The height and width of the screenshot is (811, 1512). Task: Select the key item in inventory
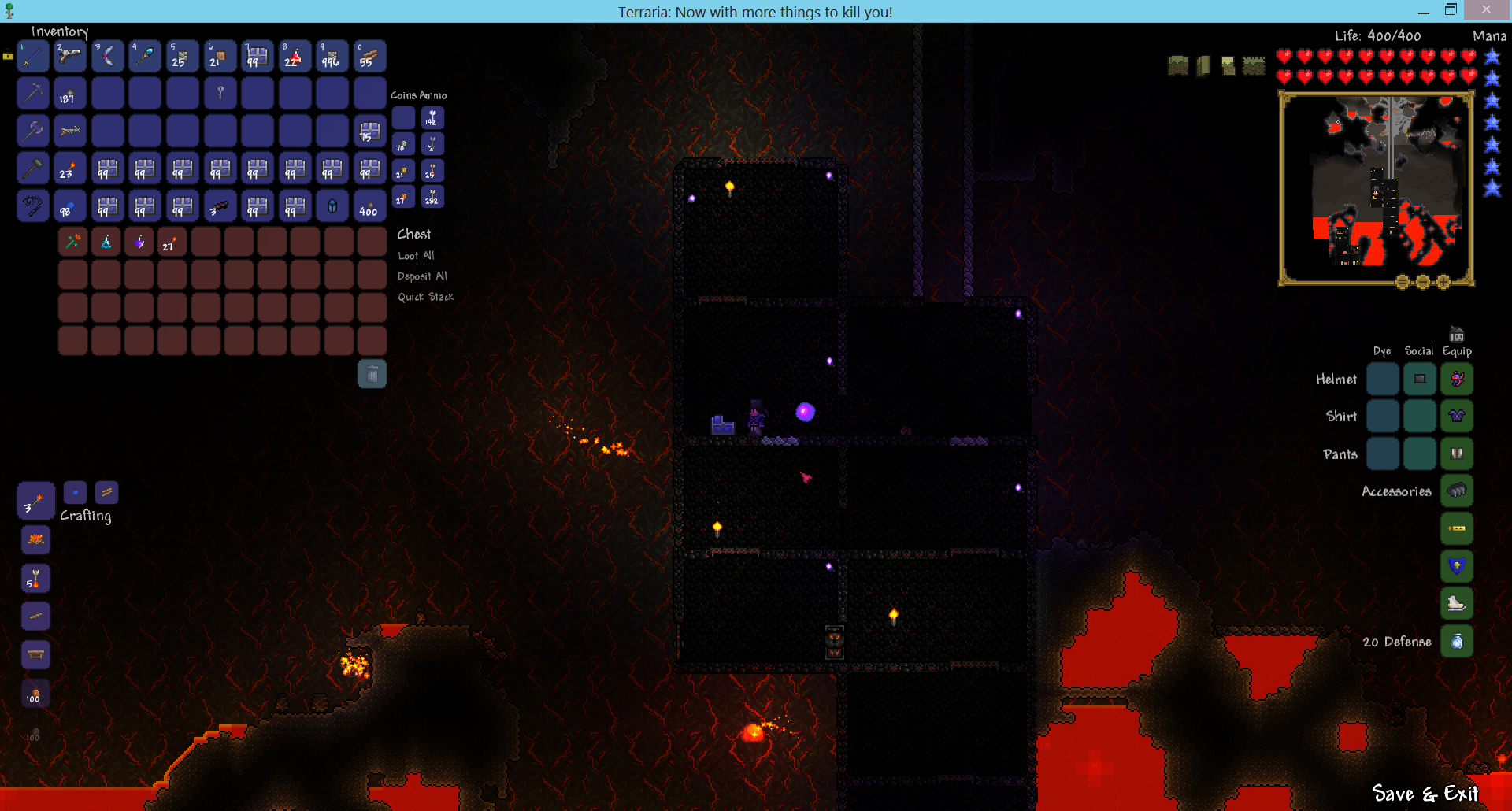(x=220, y=94)
